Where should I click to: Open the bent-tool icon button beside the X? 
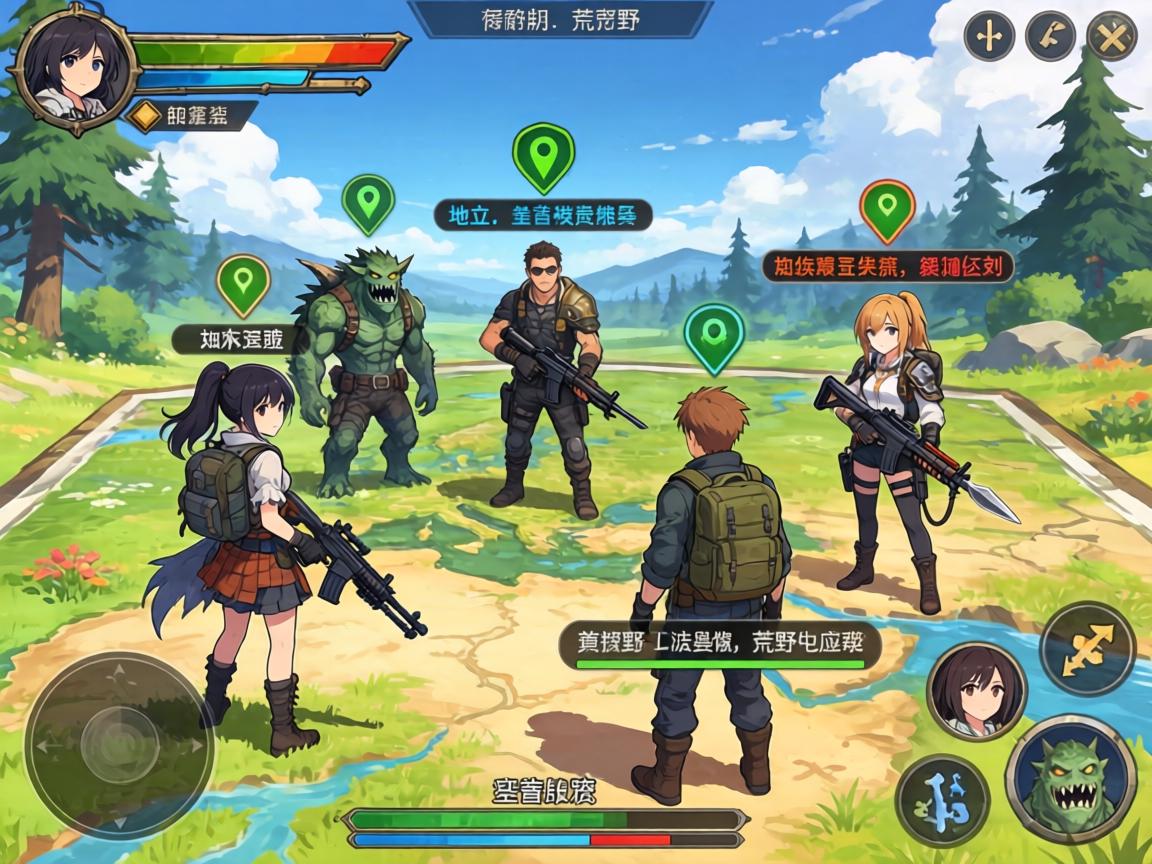(1050, 37)
